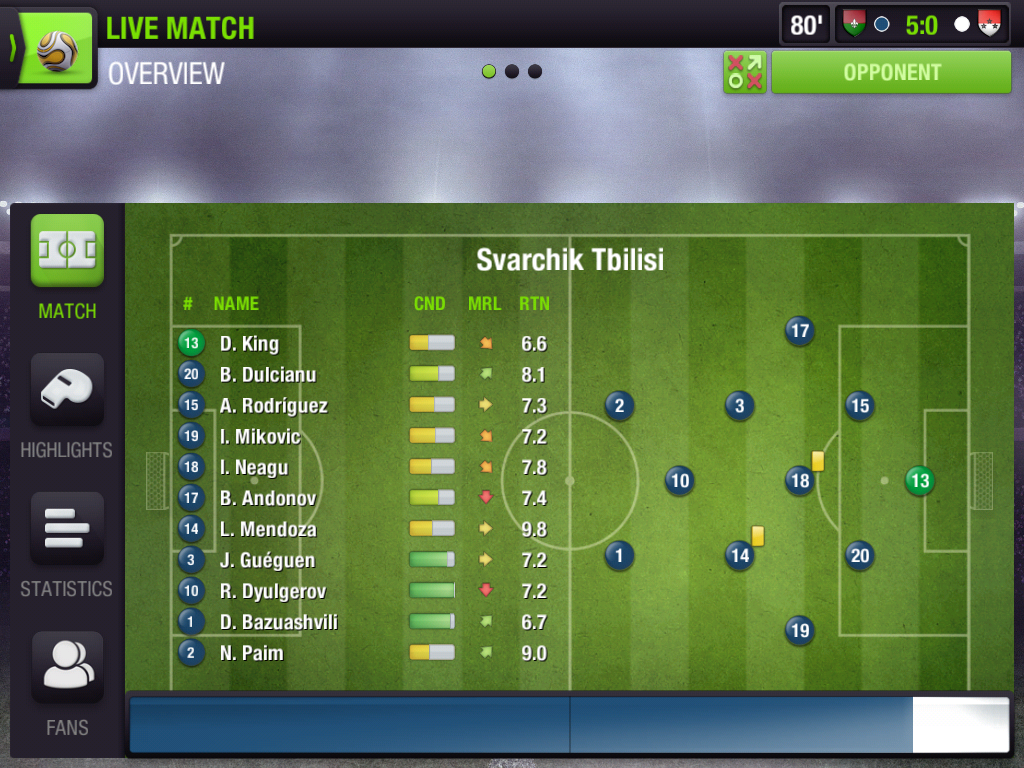This screenshot has width=1024, height=768.
Task: Jump to the third overview page dot
Action: click(x=535, y=72)
